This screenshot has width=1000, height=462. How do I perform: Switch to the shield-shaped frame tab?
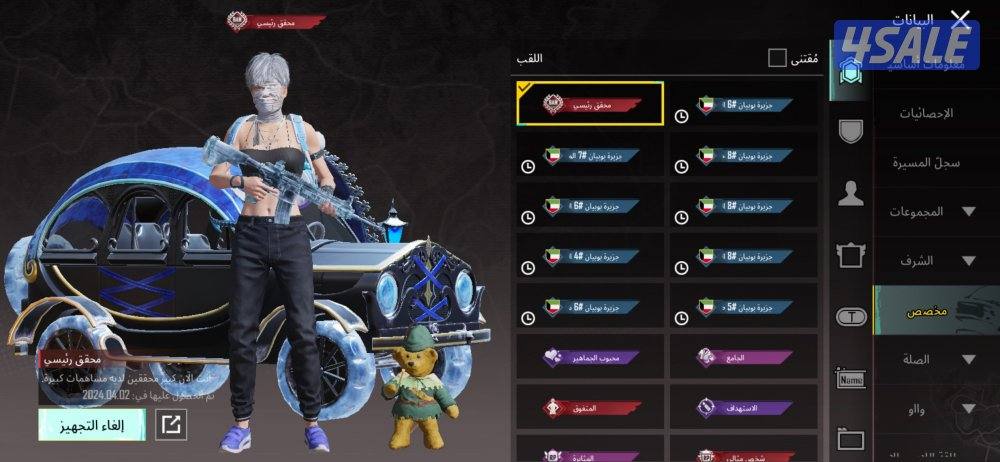[851, 131]
